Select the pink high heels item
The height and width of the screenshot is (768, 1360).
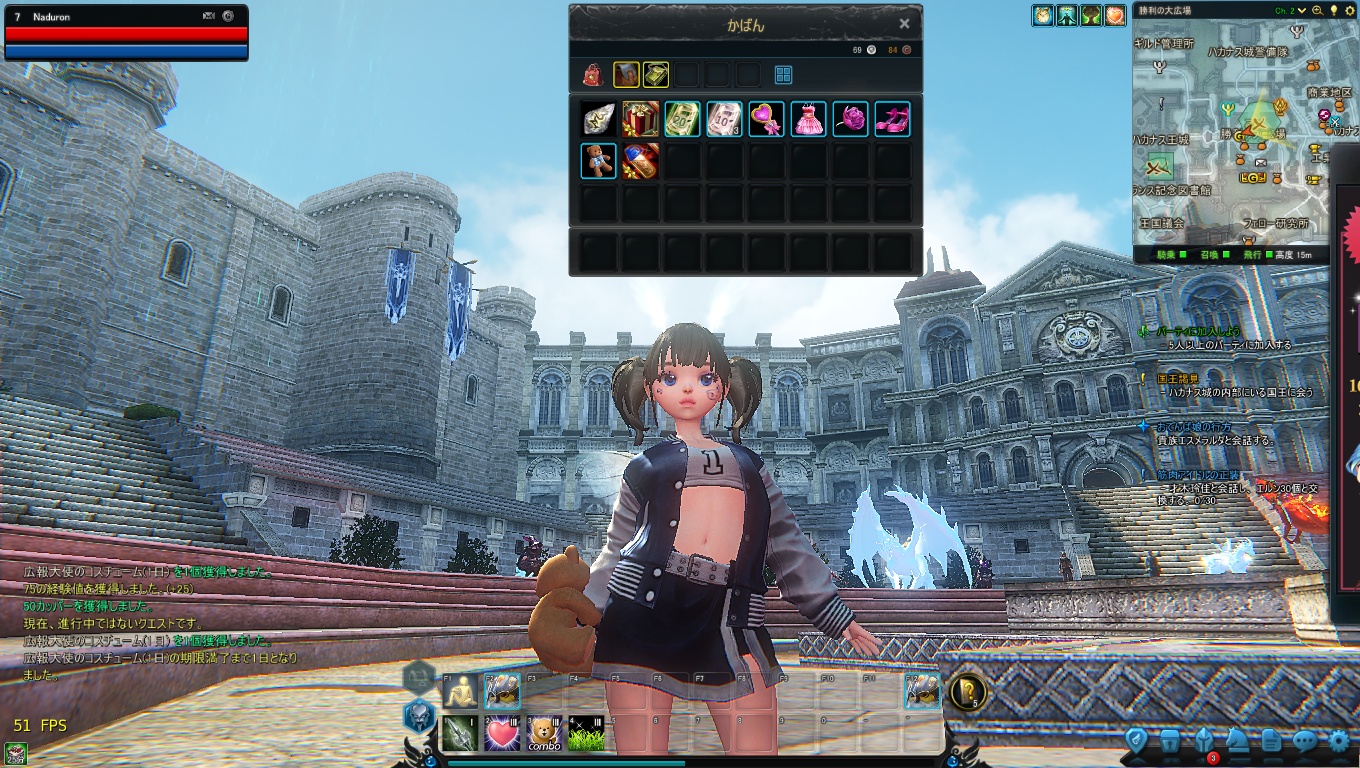click(x=892, y=119)
